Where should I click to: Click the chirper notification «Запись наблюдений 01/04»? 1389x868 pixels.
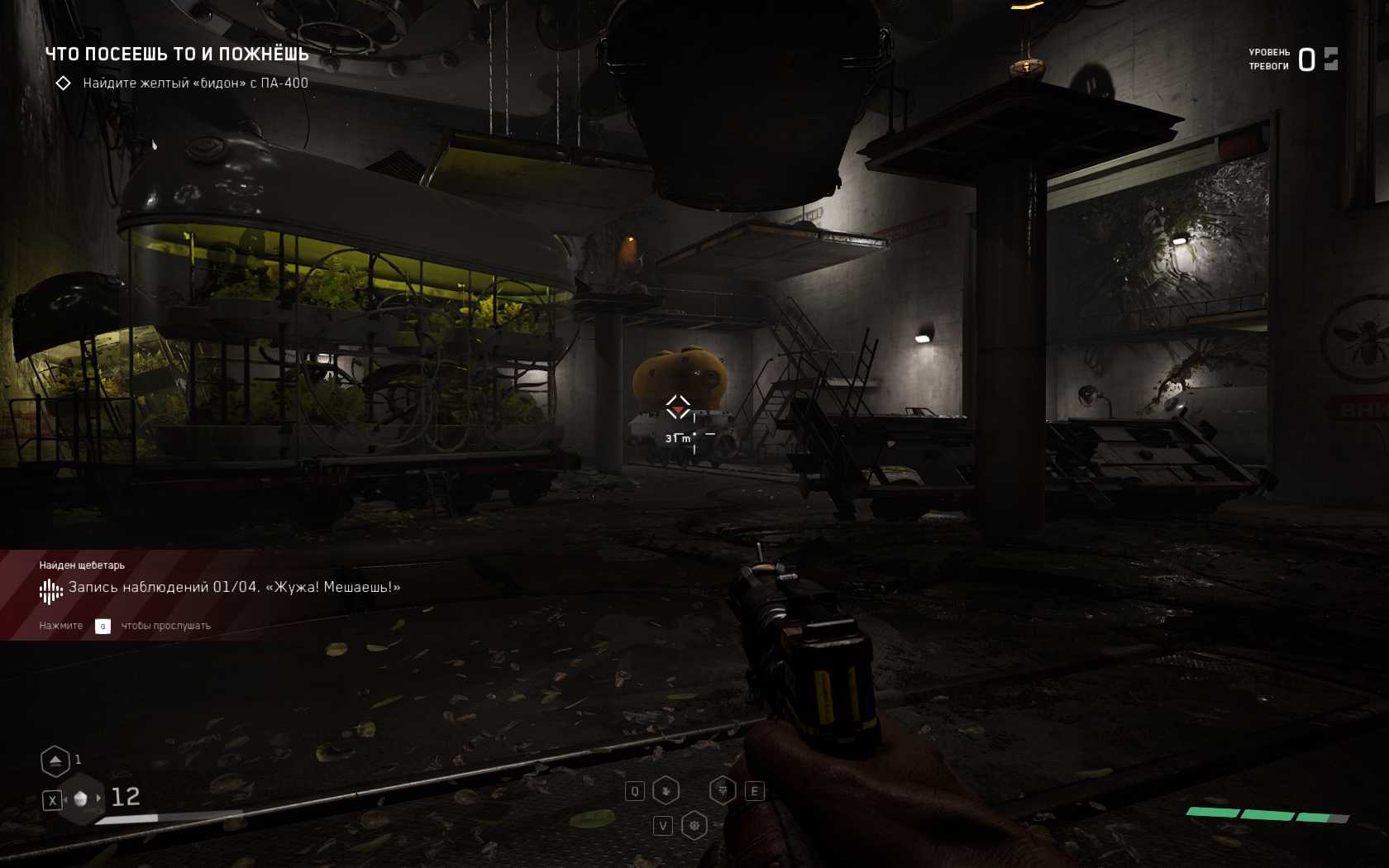click(x=234, y=588)
